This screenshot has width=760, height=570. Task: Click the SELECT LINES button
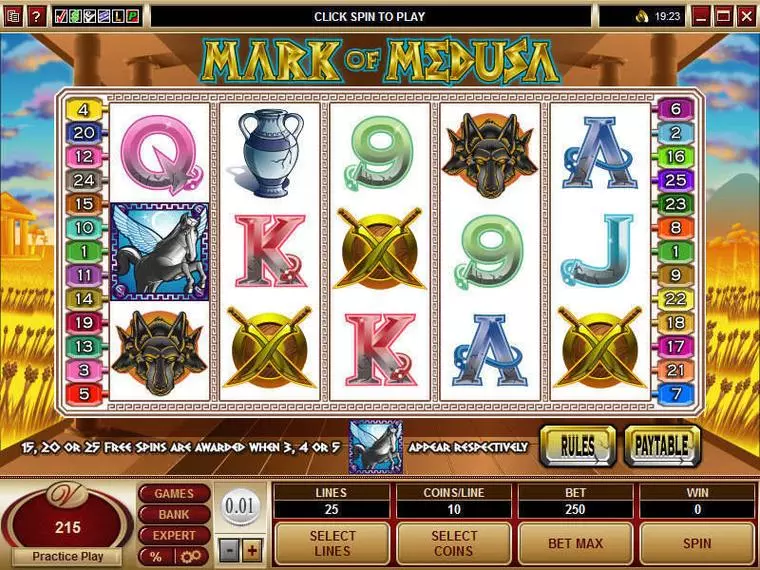(x=331, y=543)
